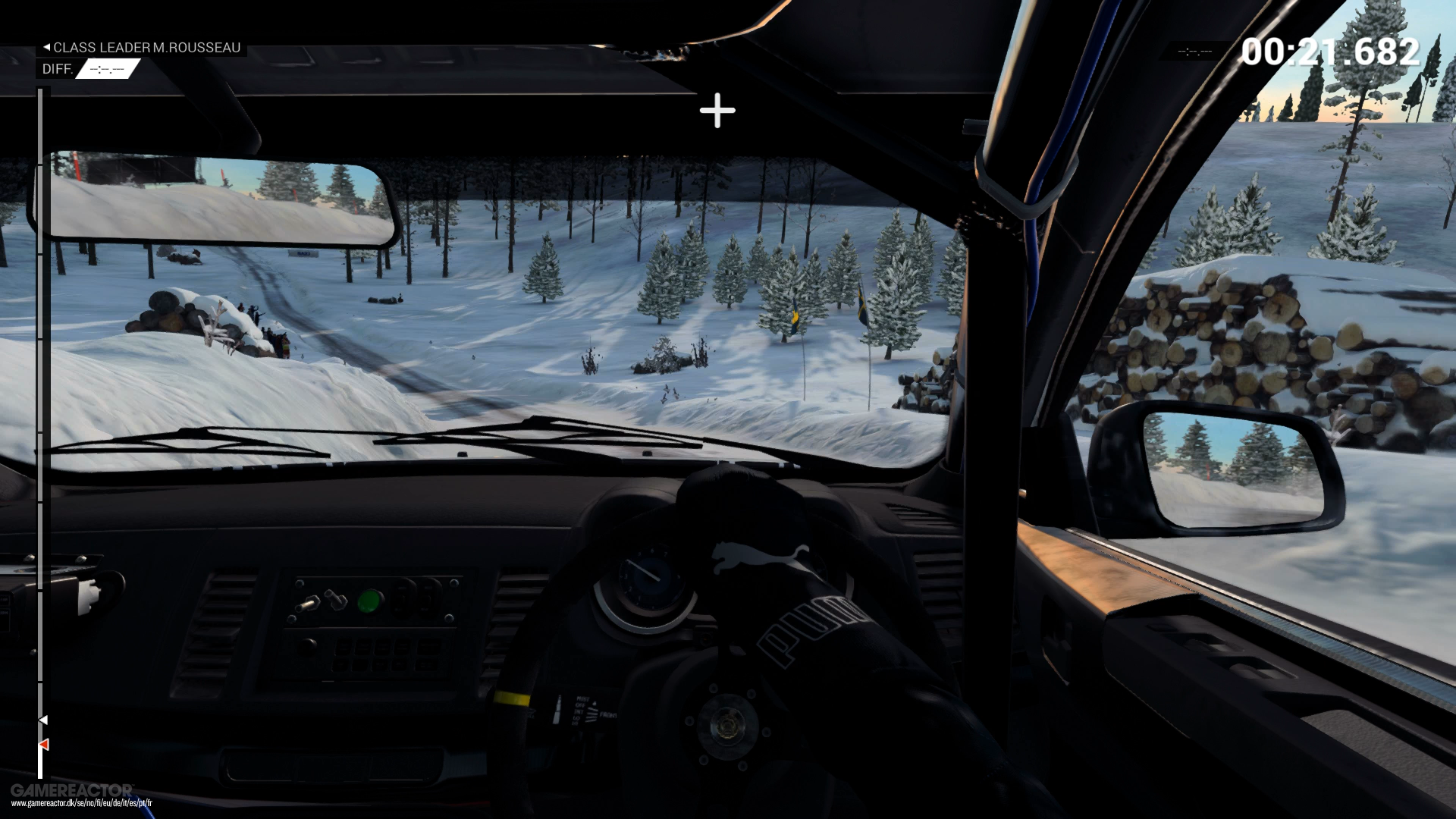Click the vertical stage progress bar
Viewport: 1456px width, 819px height.
tap(42, 417)
